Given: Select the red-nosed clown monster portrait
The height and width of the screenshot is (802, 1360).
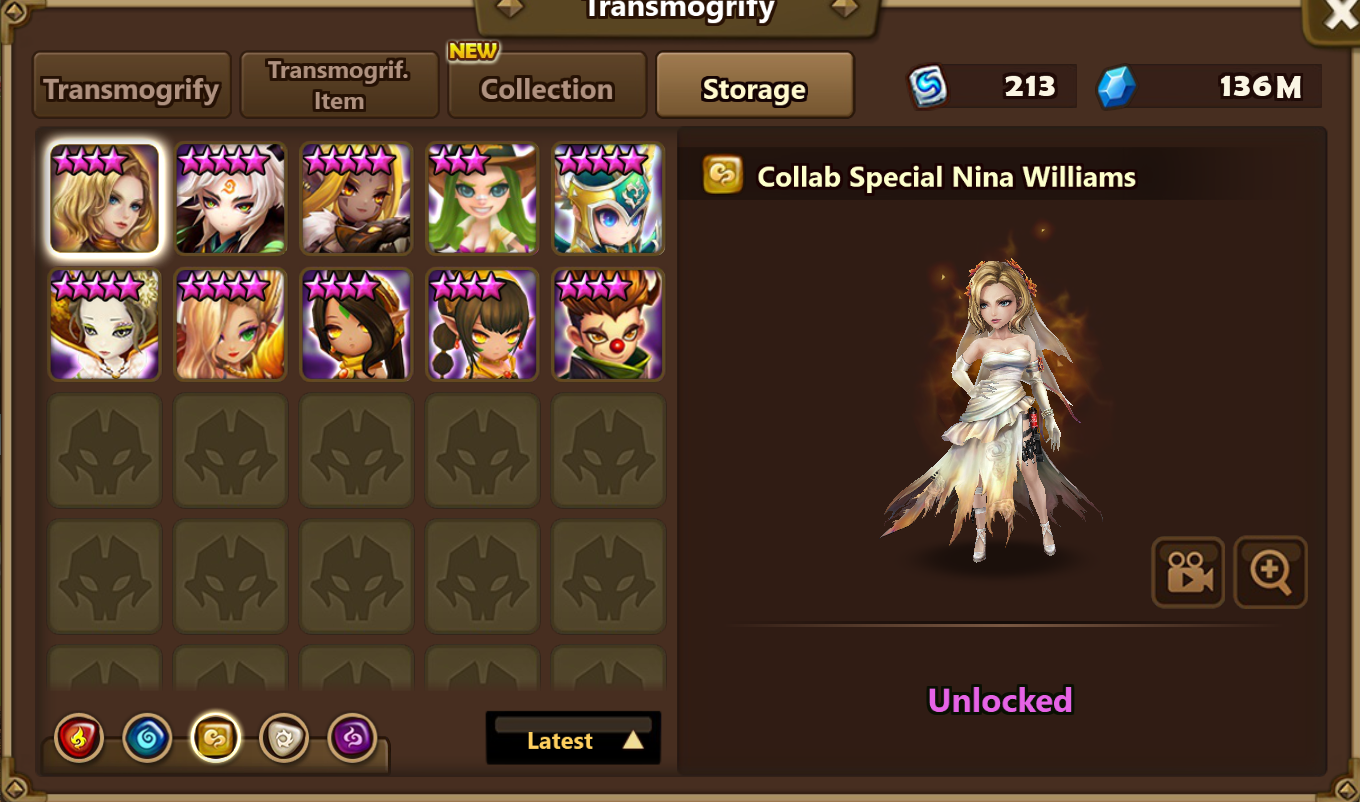Looking at the screenshot, I should tap(608, 324).
